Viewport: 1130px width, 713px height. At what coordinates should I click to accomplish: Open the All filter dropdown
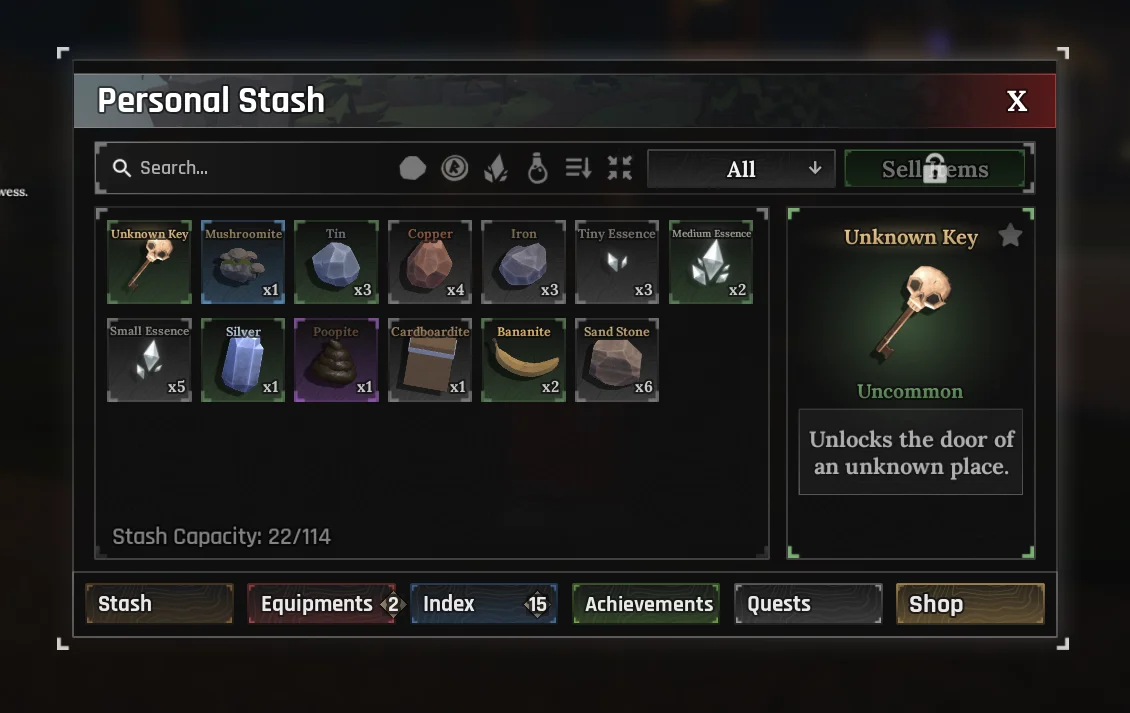[x=740, y=169]
